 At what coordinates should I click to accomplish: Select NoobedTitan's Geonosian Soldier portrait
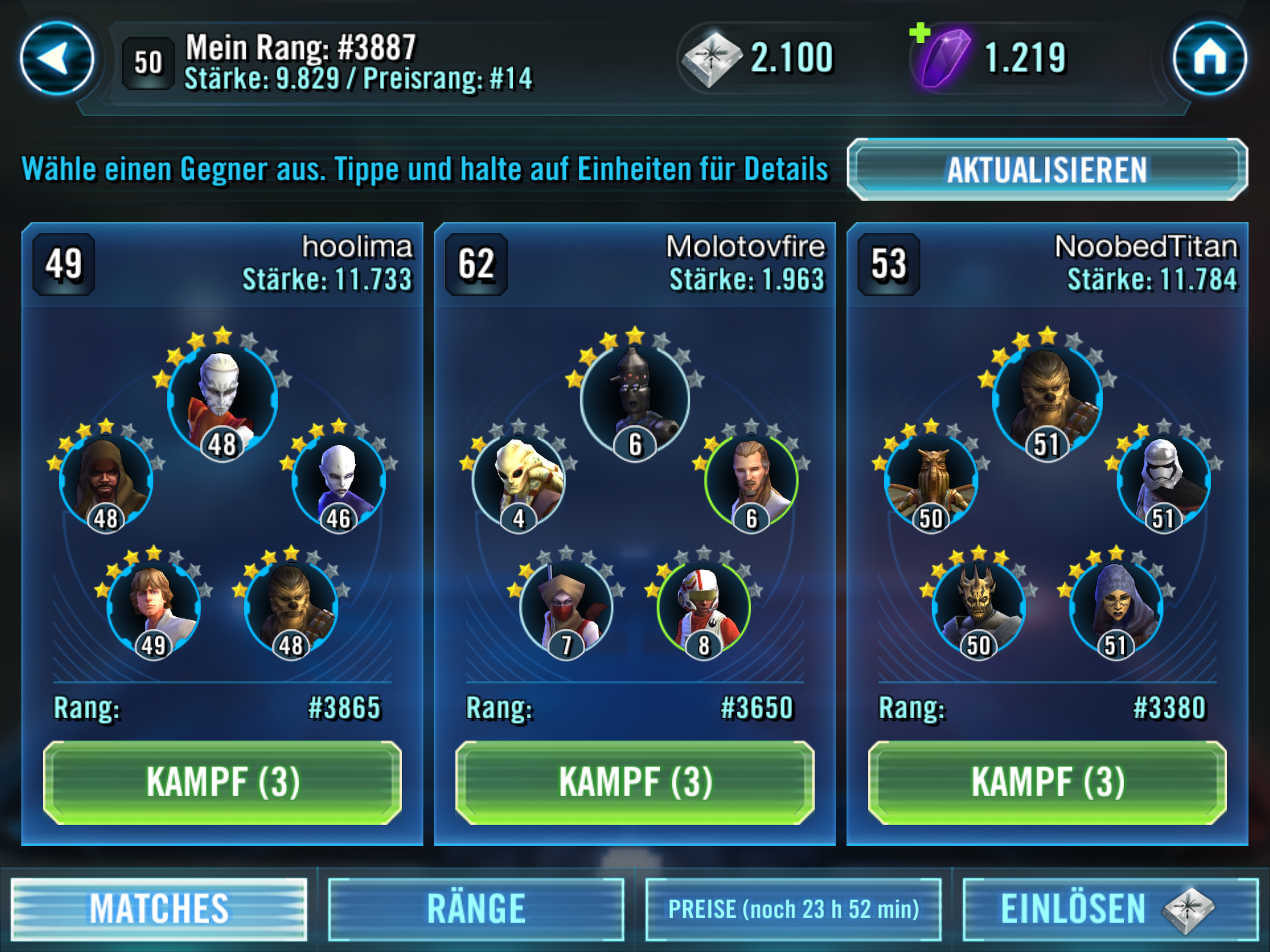click(x=931, y=479)
